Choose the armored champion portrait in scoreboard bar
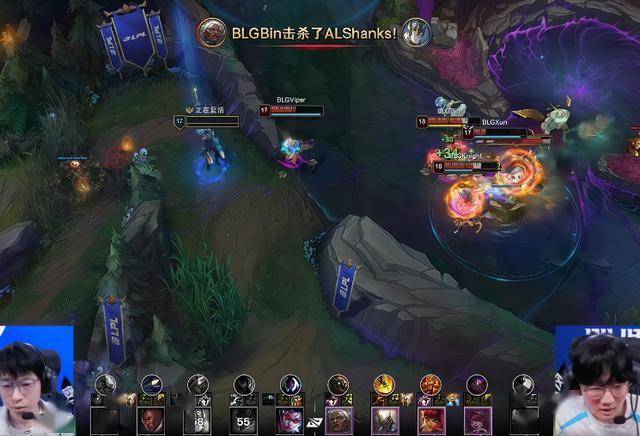 (386, 420)
